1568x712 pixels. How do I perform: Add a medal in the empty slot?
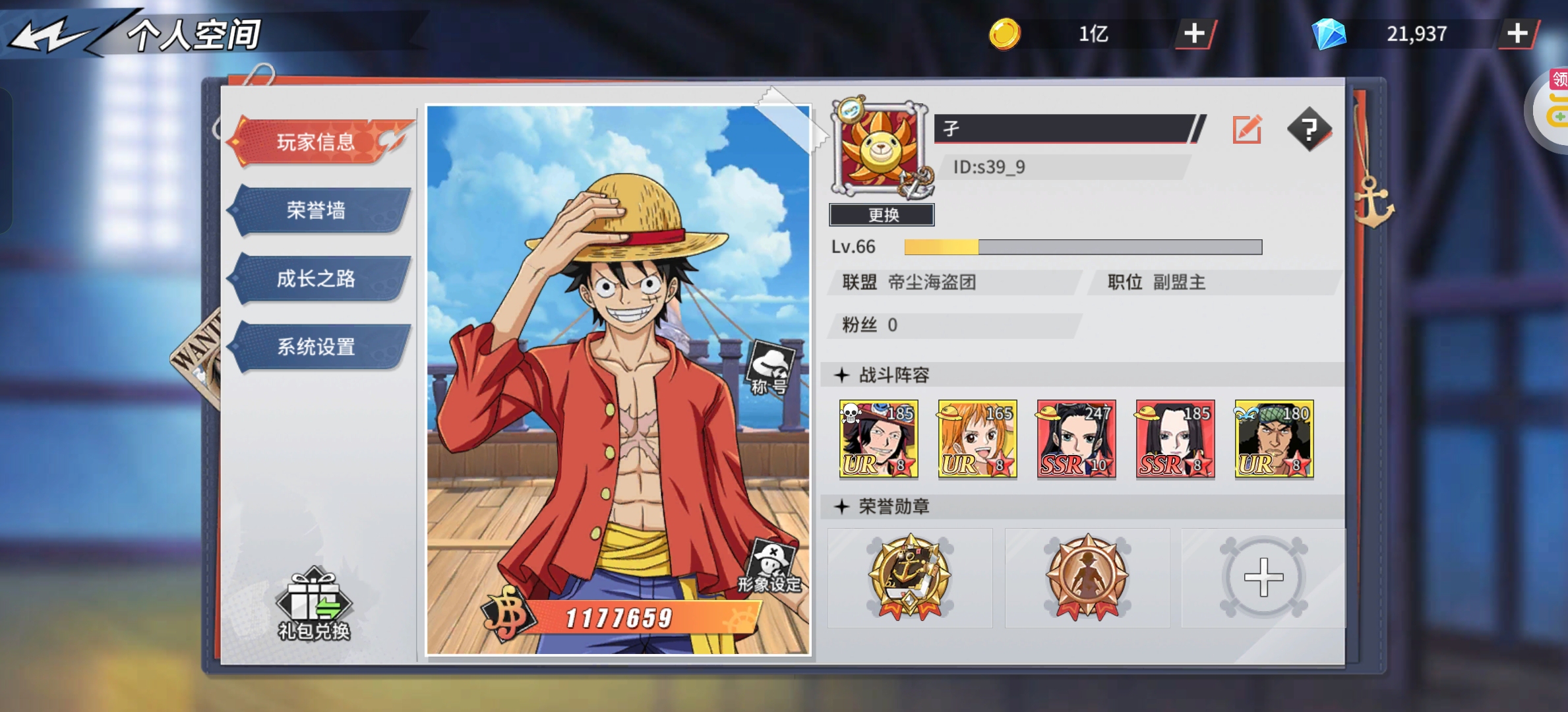[1263, 578]
